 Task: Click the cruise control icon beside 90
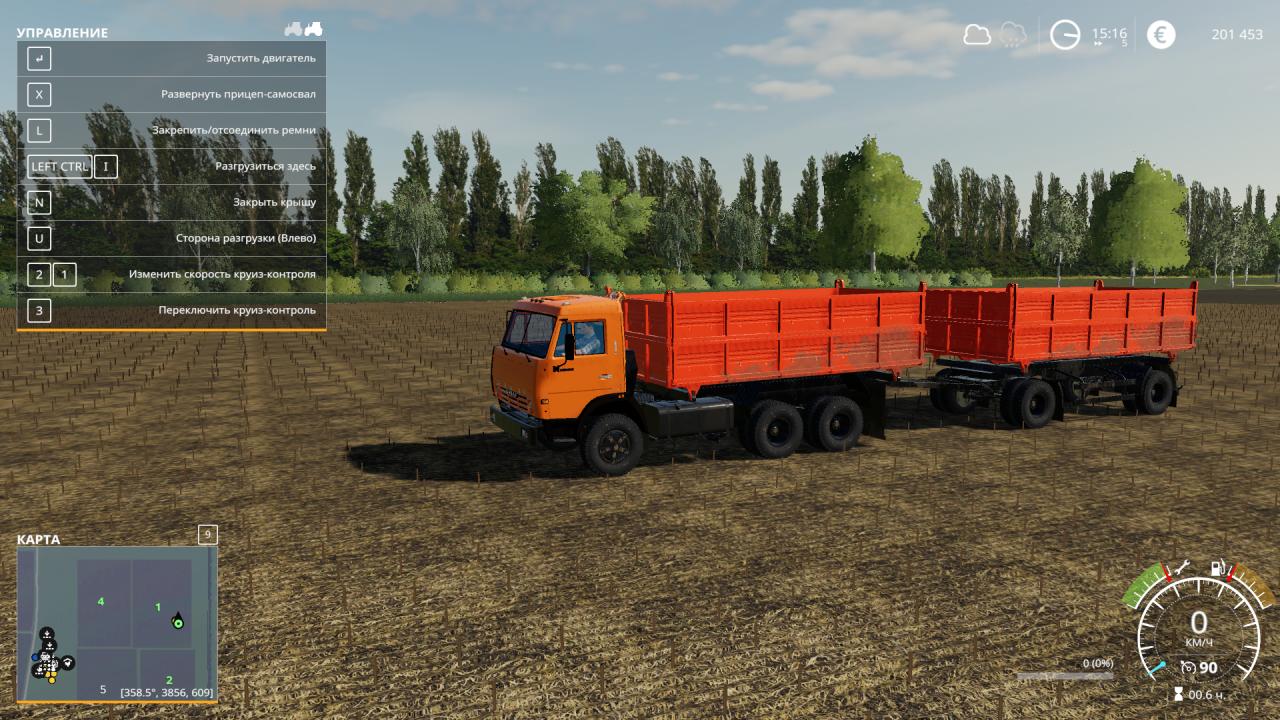(1188, 667)
